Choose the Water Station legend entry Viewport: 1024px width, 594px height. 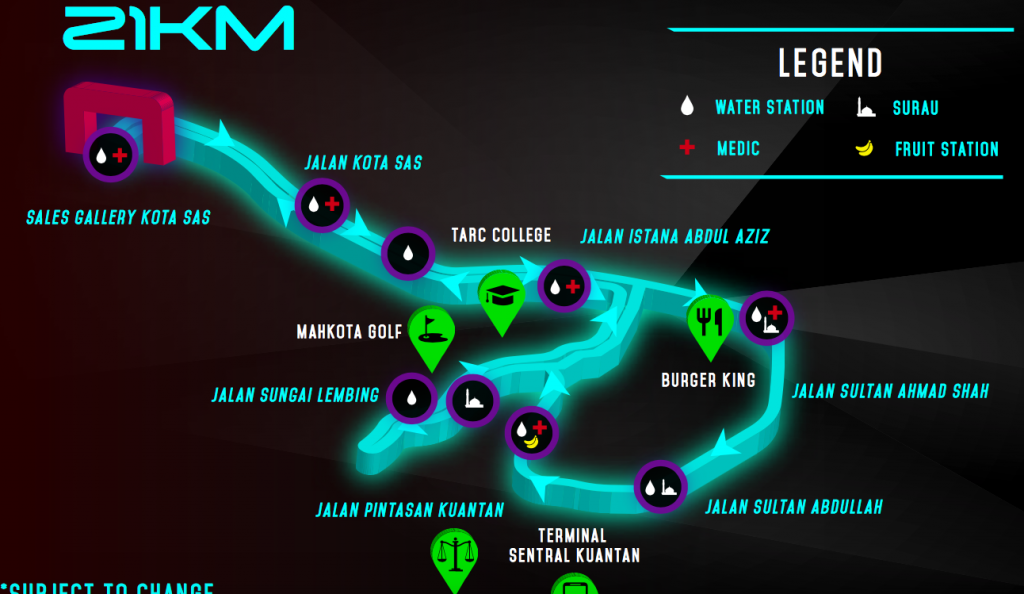coord(754,107)
